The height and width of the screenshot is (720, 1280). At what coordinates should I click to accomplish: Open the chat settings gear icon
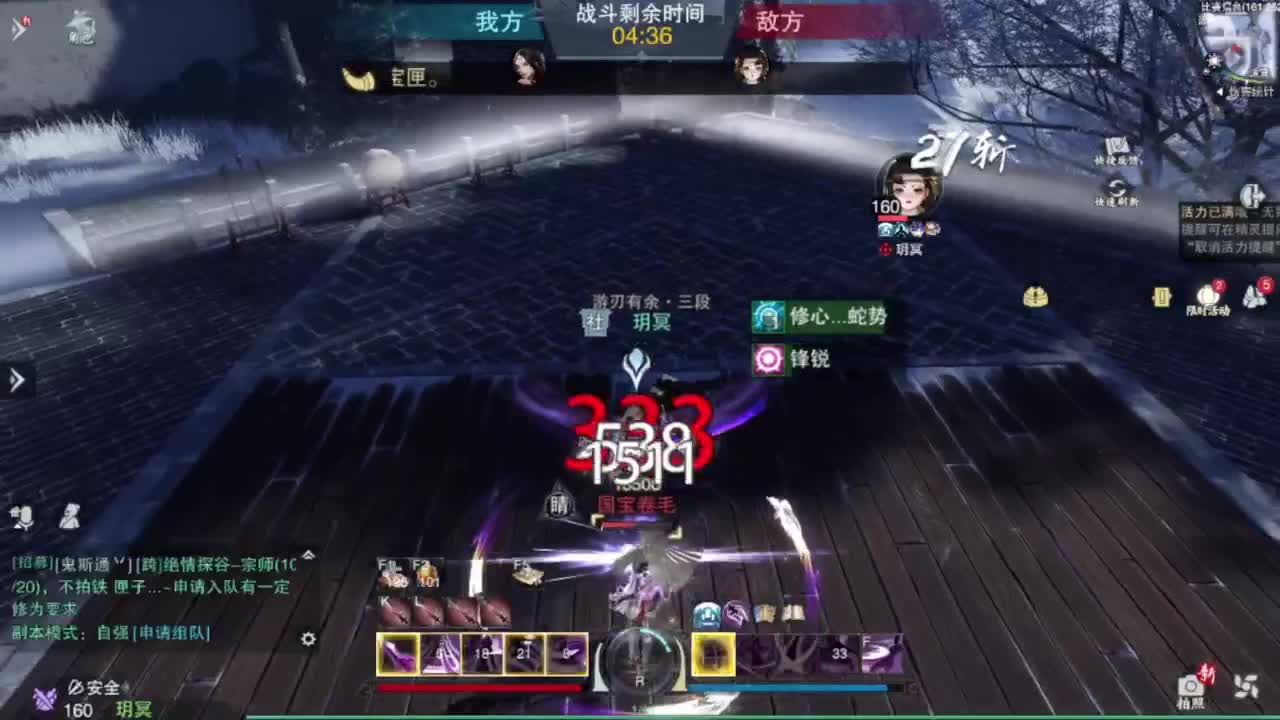tap(309, 639)
